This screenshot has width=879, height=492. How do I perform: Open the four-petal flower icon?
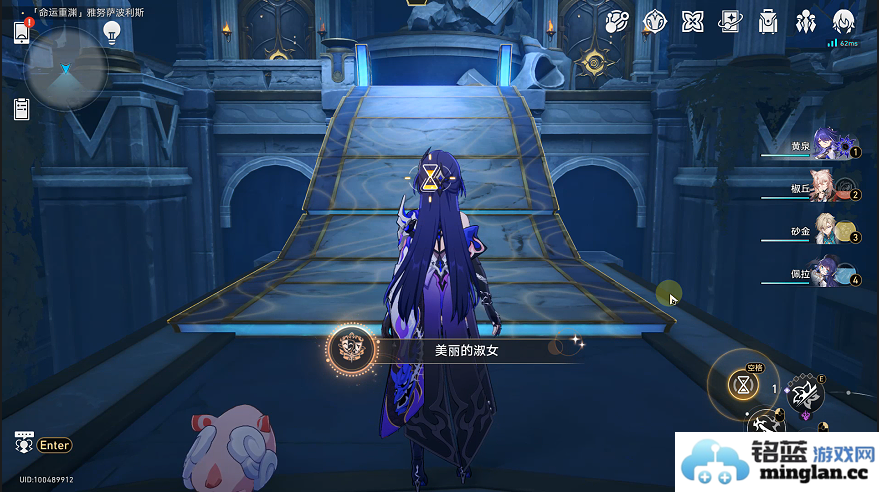692,22
